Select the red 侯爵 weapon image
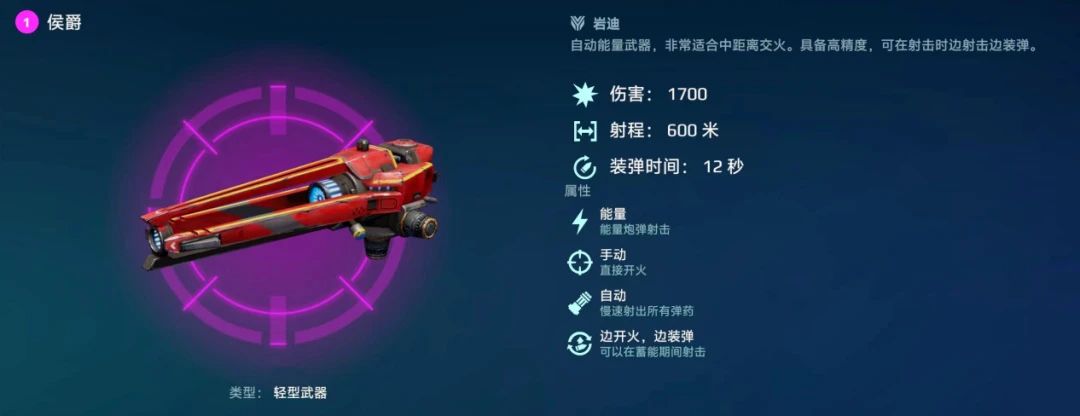 290,200
